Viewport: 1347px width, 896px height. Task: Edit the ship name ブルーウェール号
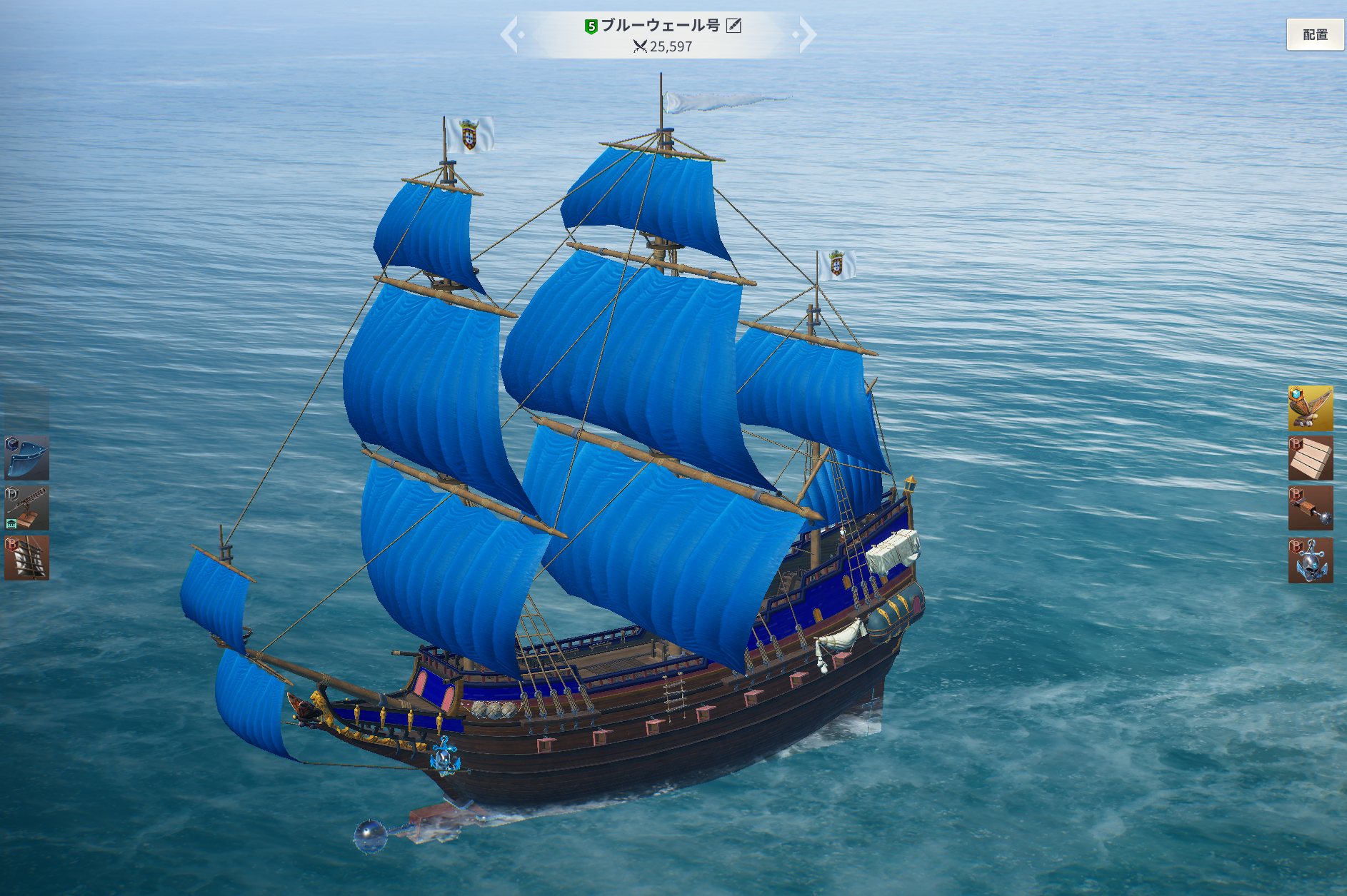coord(733,26)
